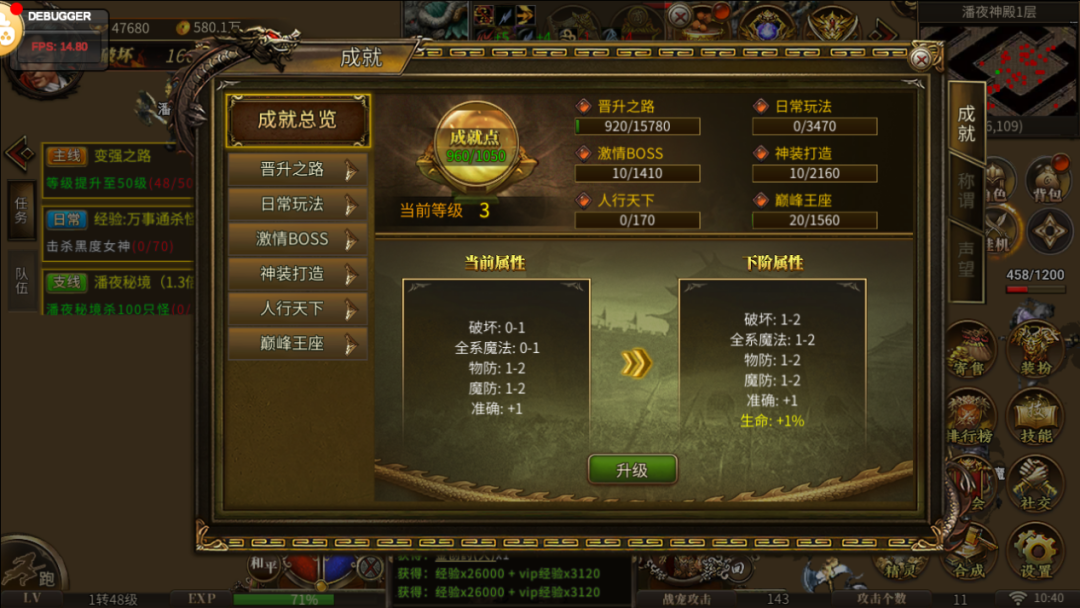Click the 升级 upgrade button
This screenshot has width=1080, height=608.
(x=632, y=470)
